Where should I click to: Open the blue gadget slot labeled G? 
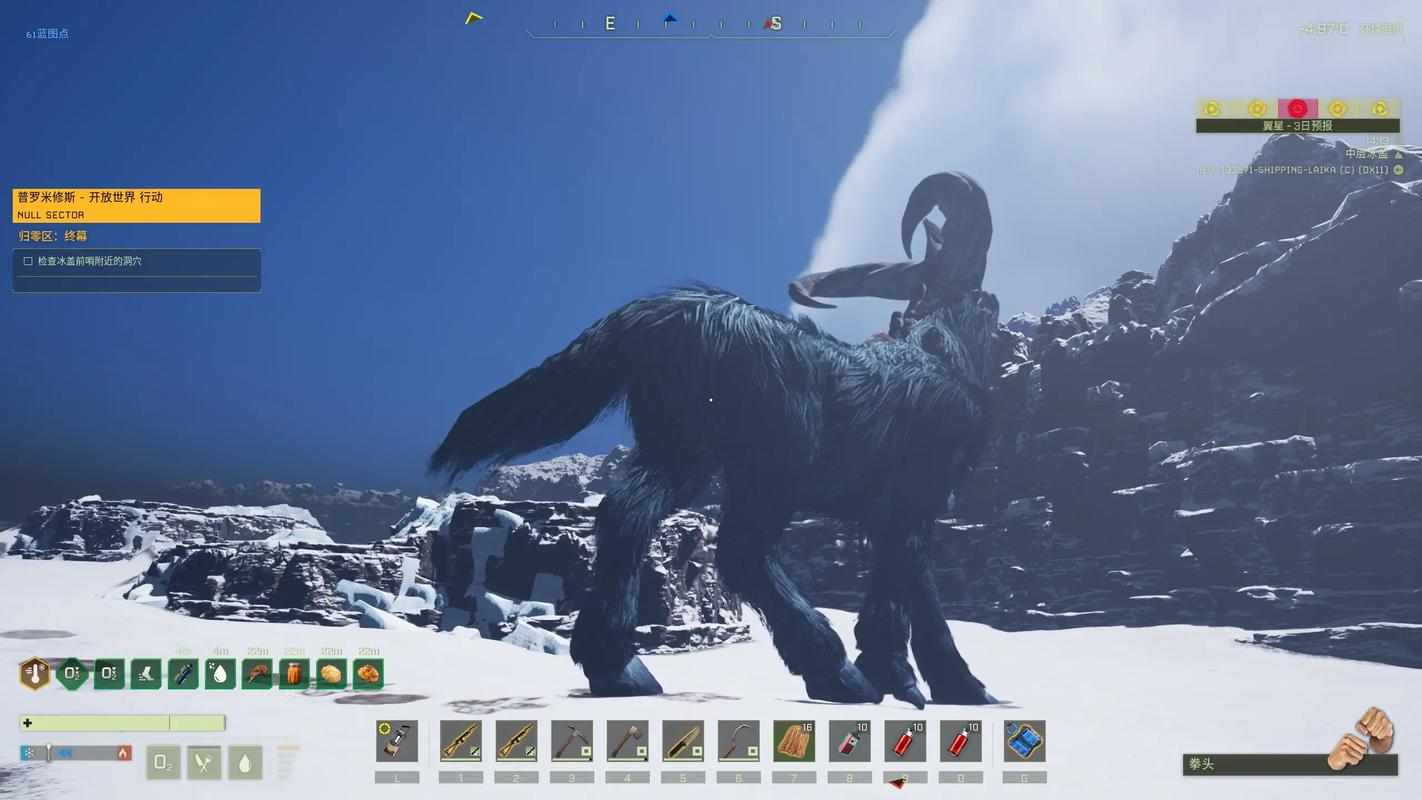(x=1024, y=741)
